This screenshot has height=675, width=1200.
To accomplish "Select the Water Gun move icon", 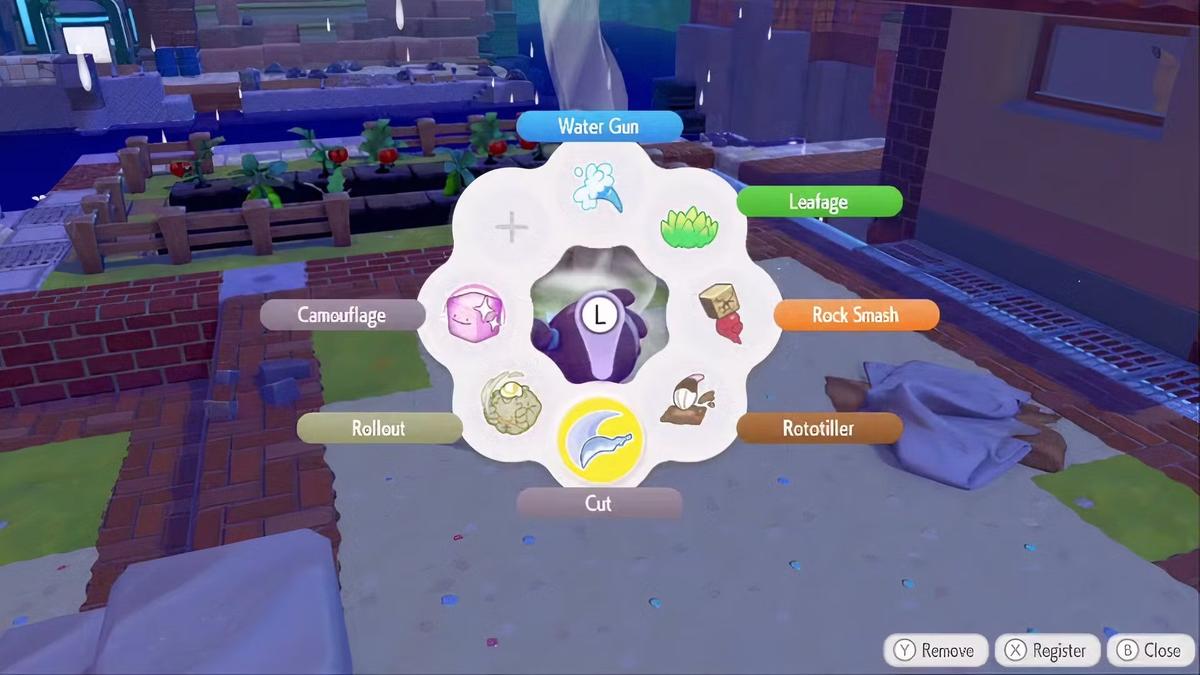I will (x=599, y=186).
